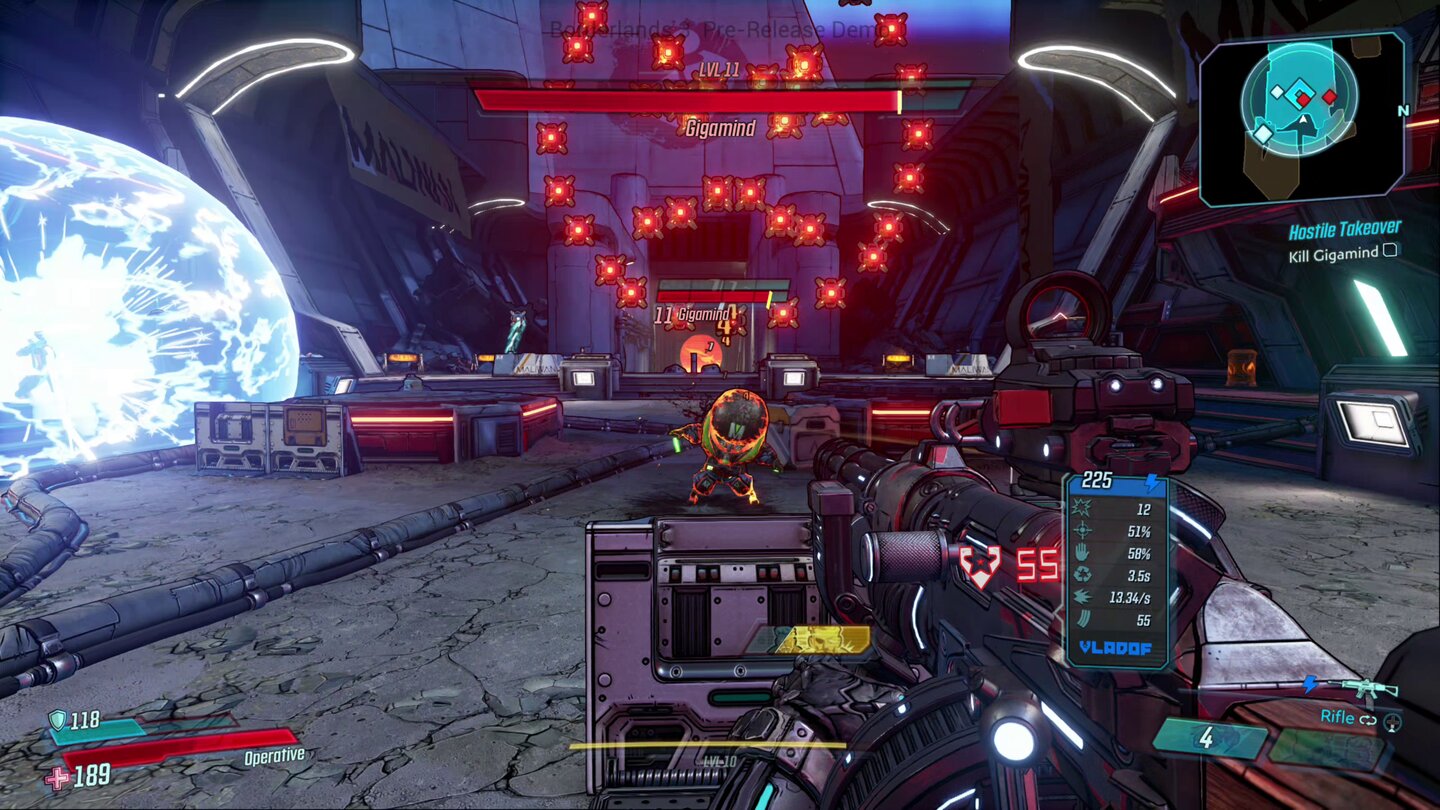The image size is (1440, 810).
Task: Toggle weapon swap with the circular arrows icon
Action: [1367, 719]
